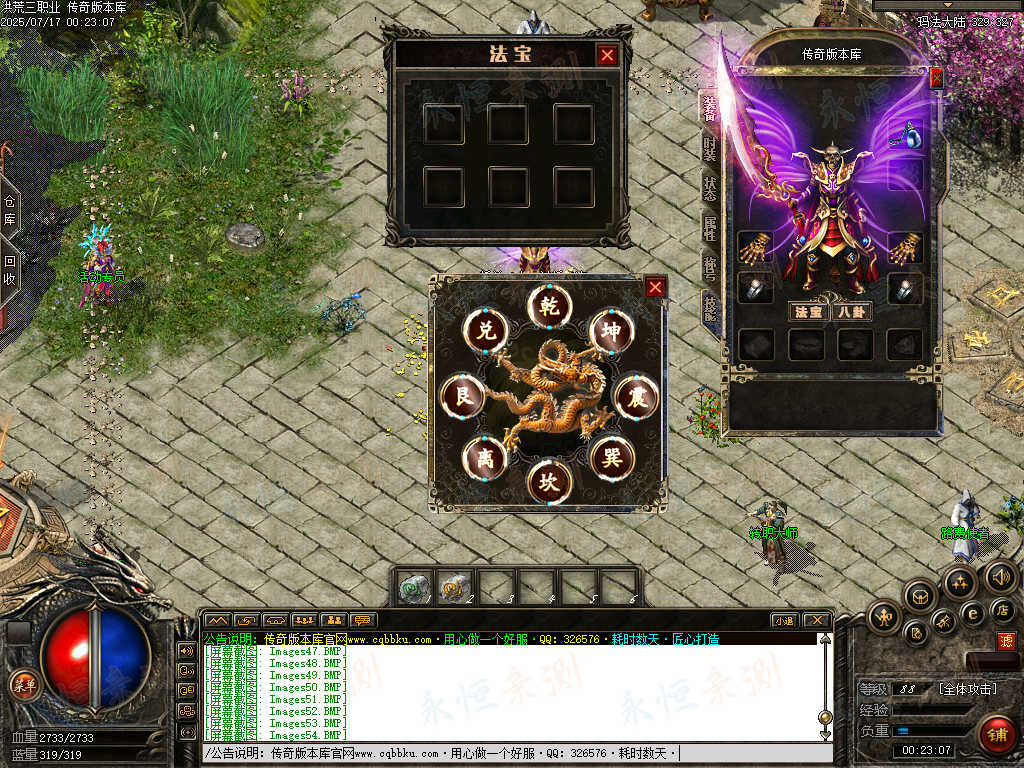Select the 乾 trigram orb
Screen dimensions: 1024x768
(x=549, y=304)
